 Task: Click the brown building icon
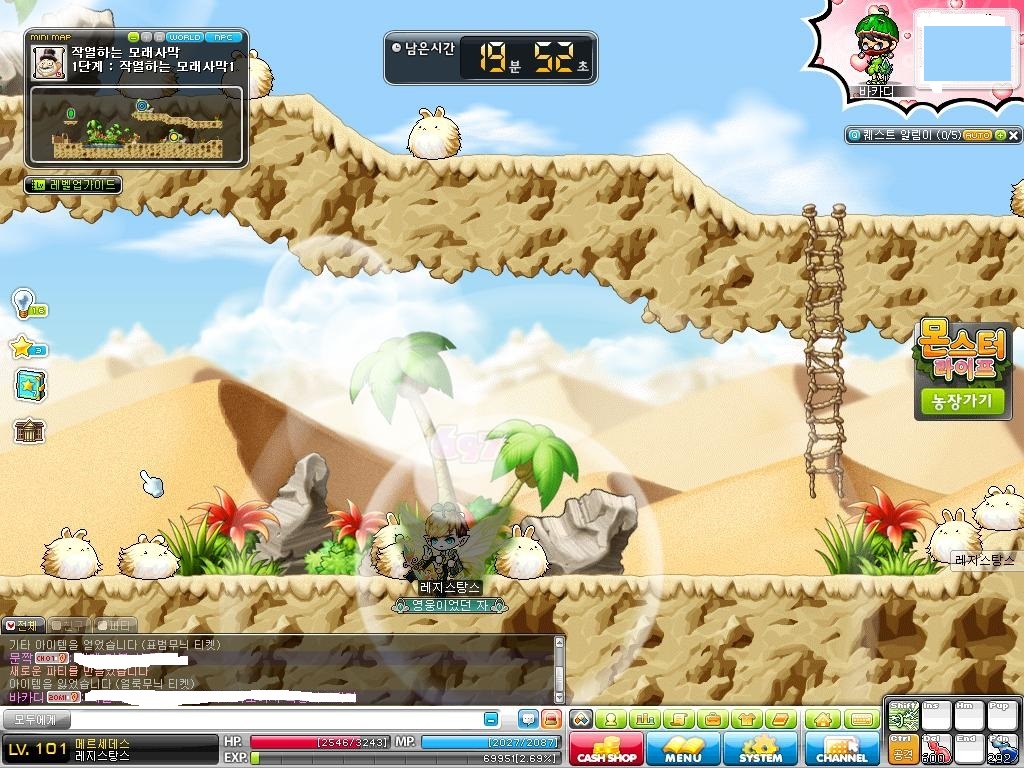tap(29, 431)
